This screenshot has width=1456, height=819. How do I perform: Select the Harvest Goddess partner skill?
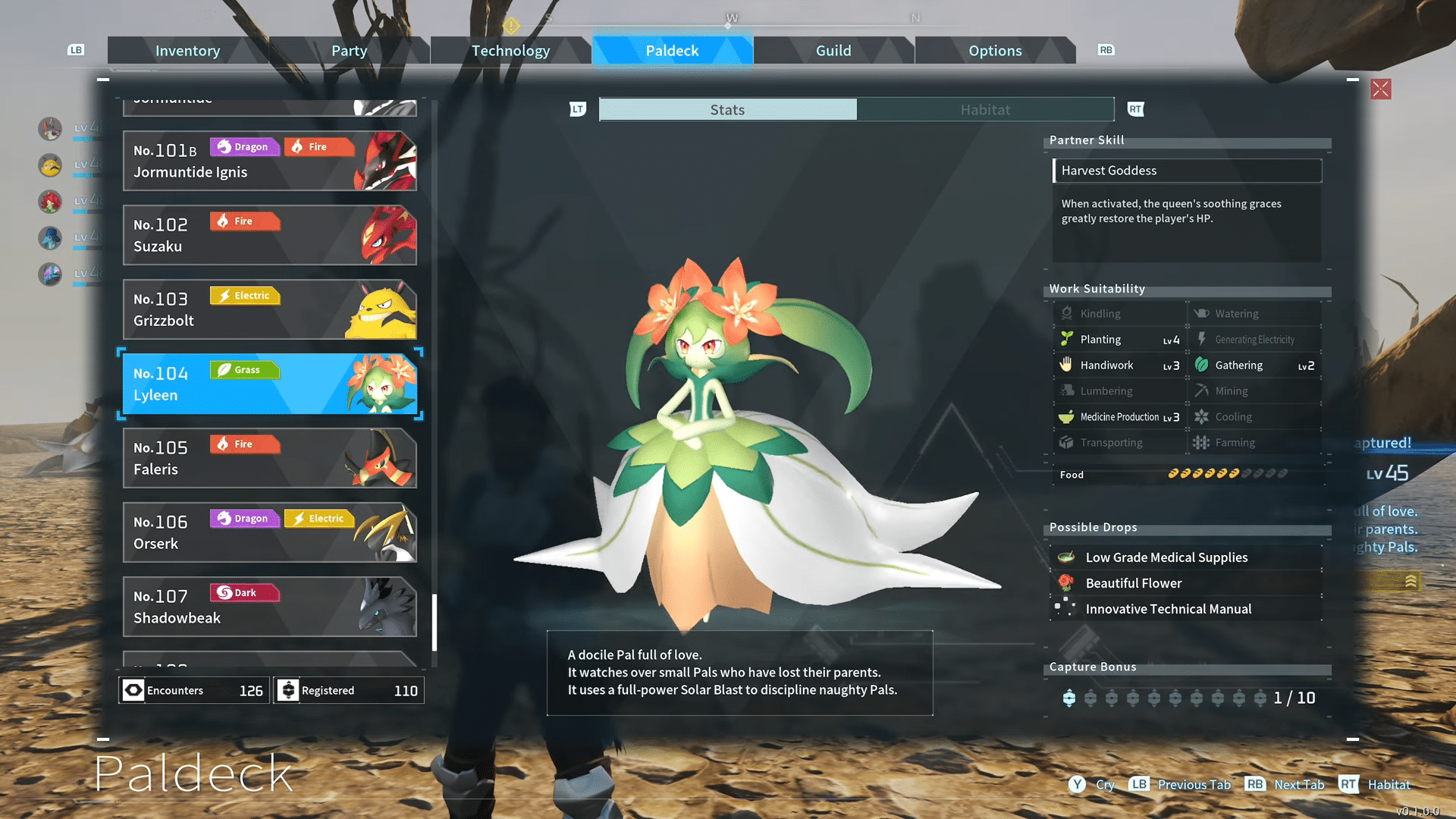pyautogui.click(x=1187, y=171)
